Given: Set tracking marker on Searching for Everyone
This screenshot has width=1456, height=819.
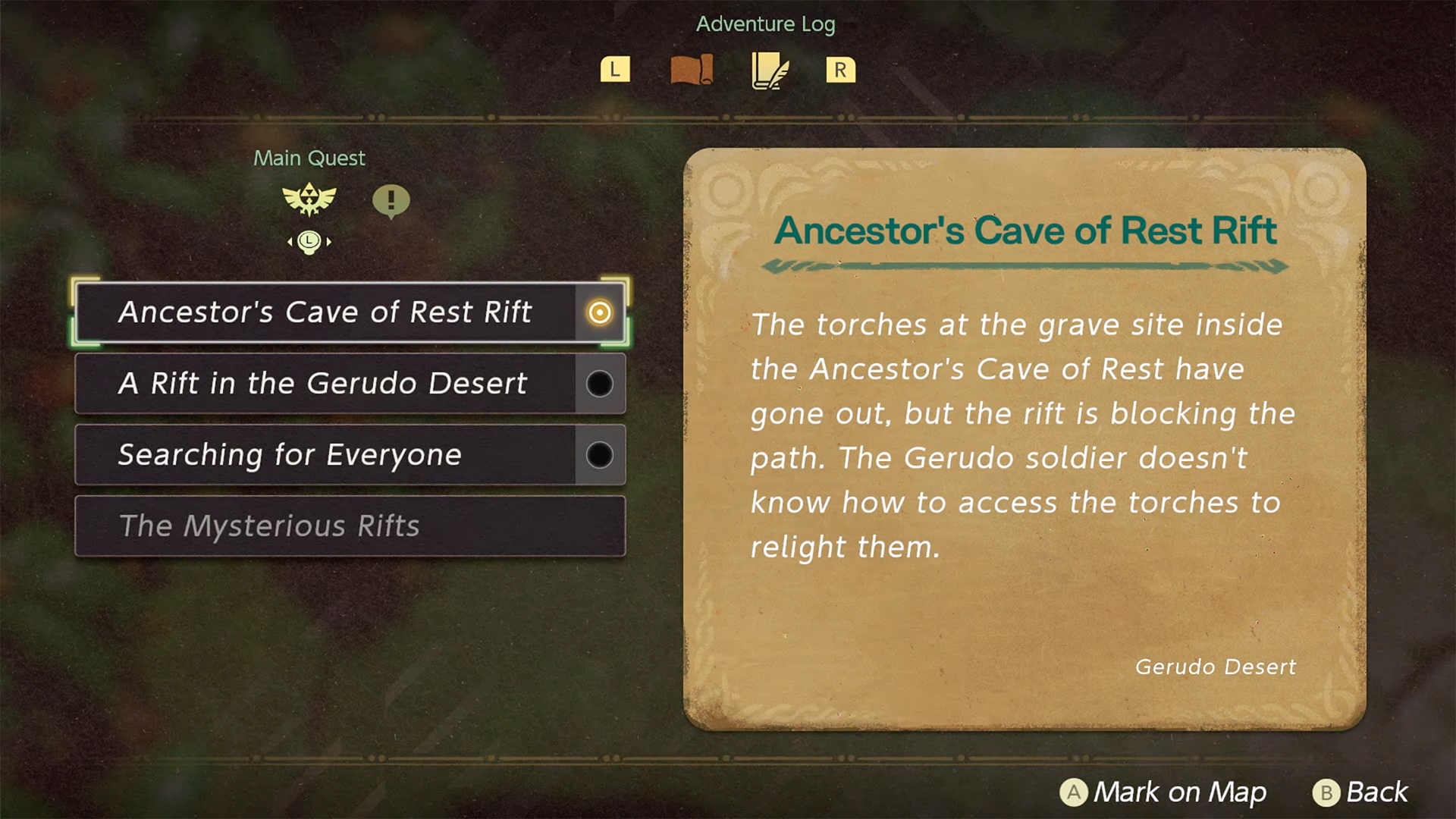Looking at the screenshot, I should (600, 455).
